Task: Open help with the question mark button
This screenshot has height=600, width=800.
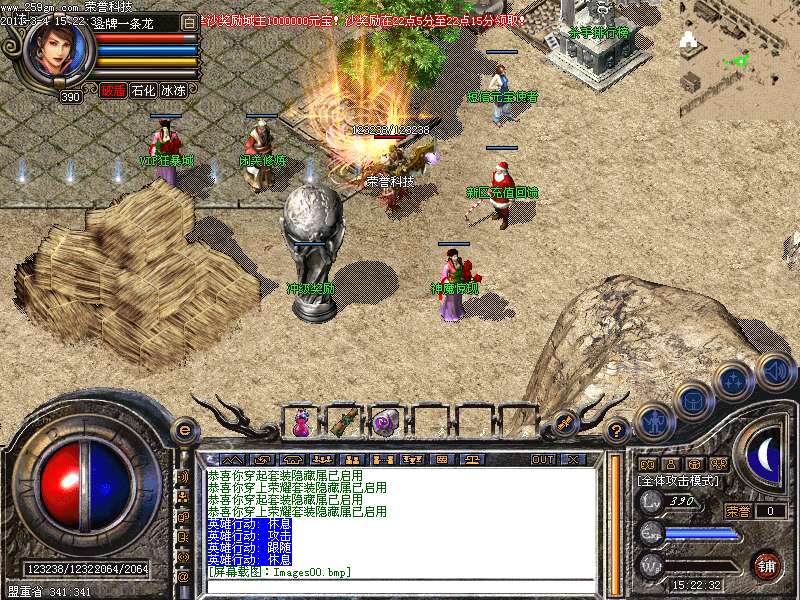Action: pos(618,431)
